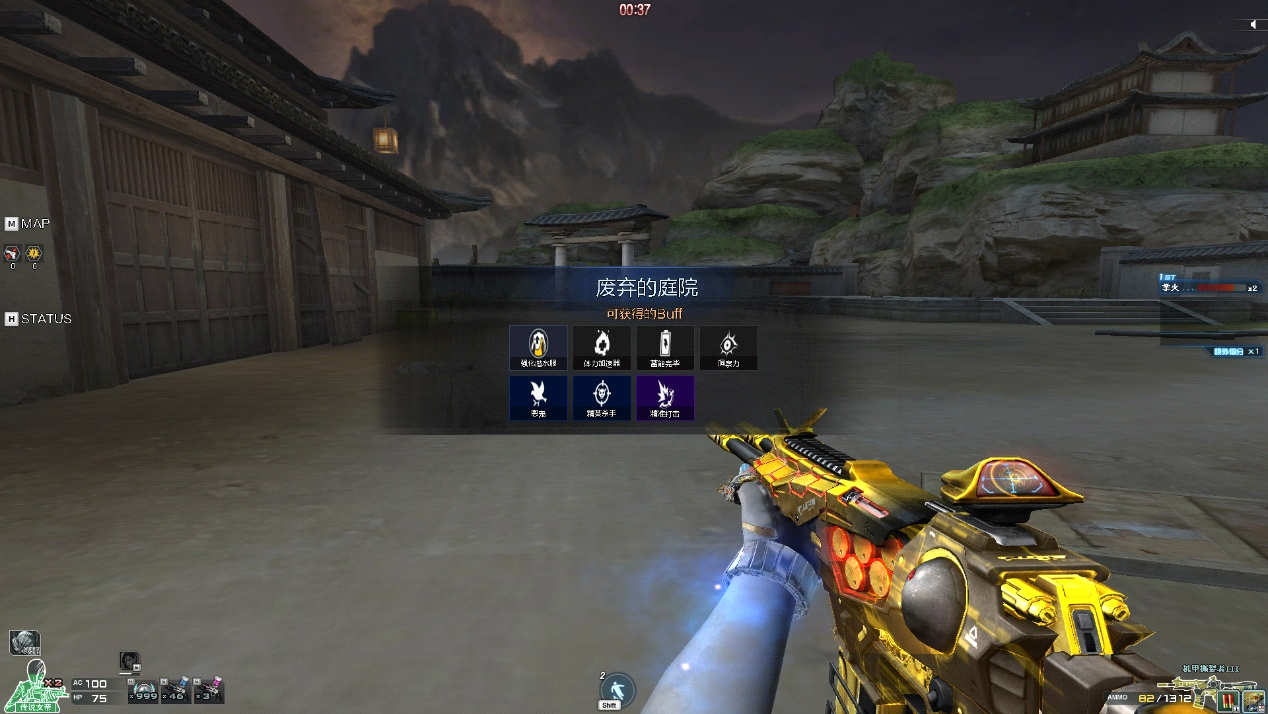Click the 传说女帝 character portrait

(34, 686)
